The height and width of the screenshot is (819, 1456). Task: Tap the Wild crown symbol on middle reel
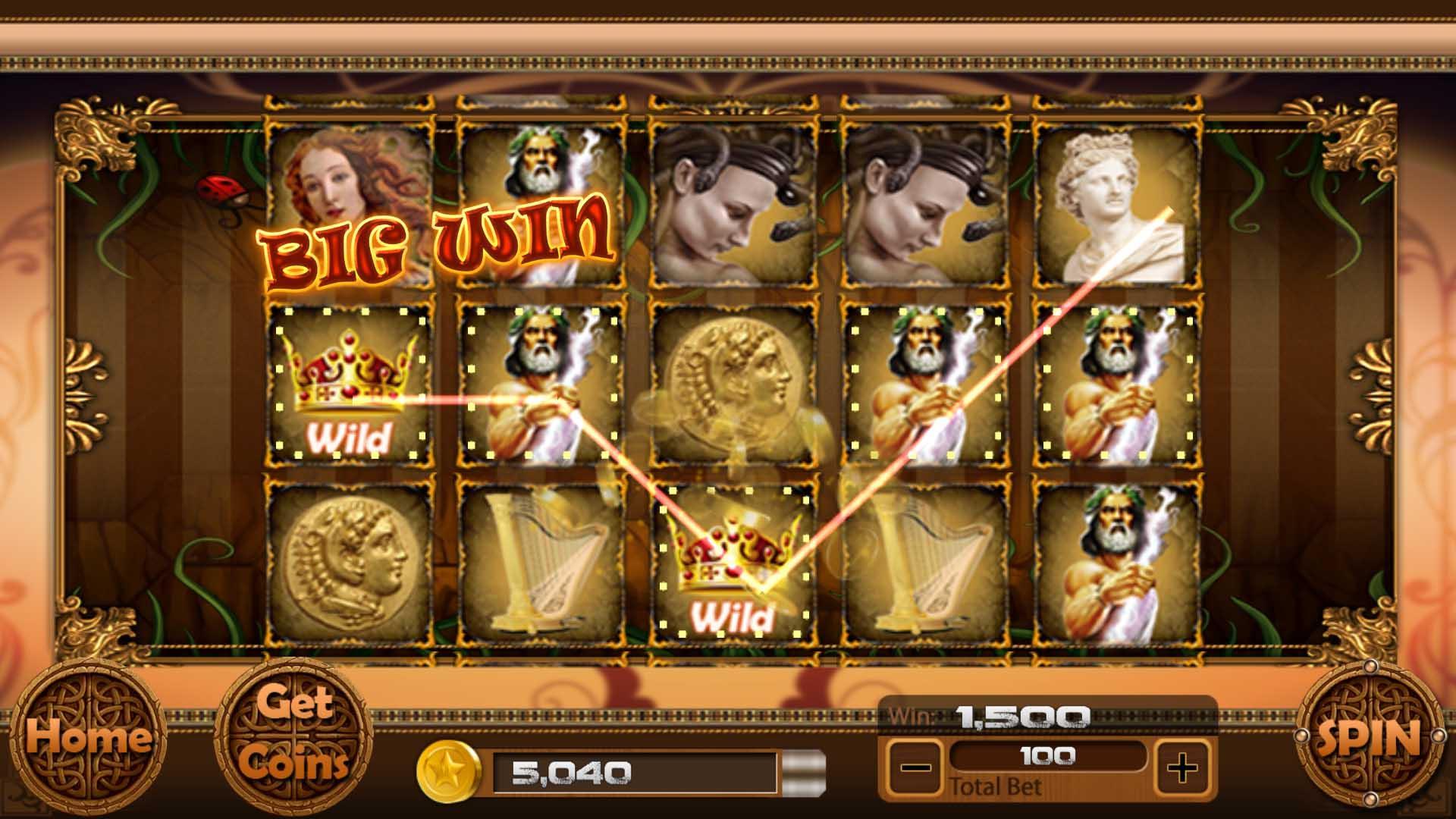[x=732, y=561]
